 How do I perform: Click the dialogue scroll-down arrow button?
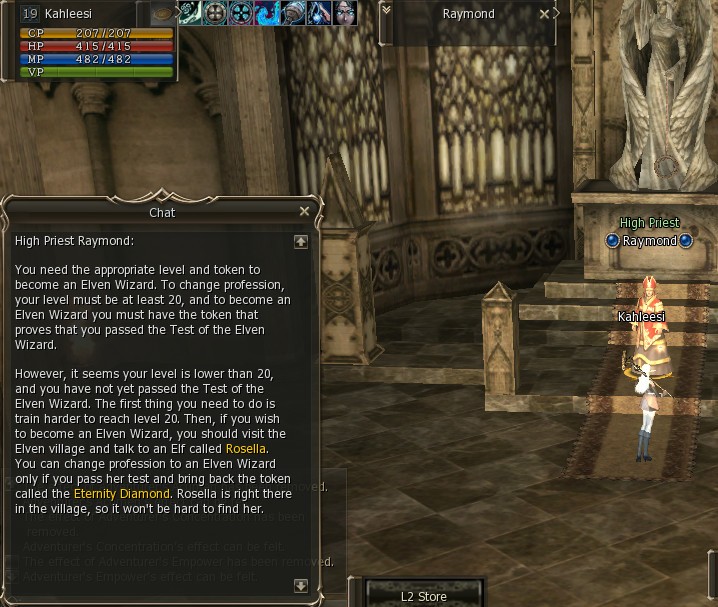click(301, 586)
